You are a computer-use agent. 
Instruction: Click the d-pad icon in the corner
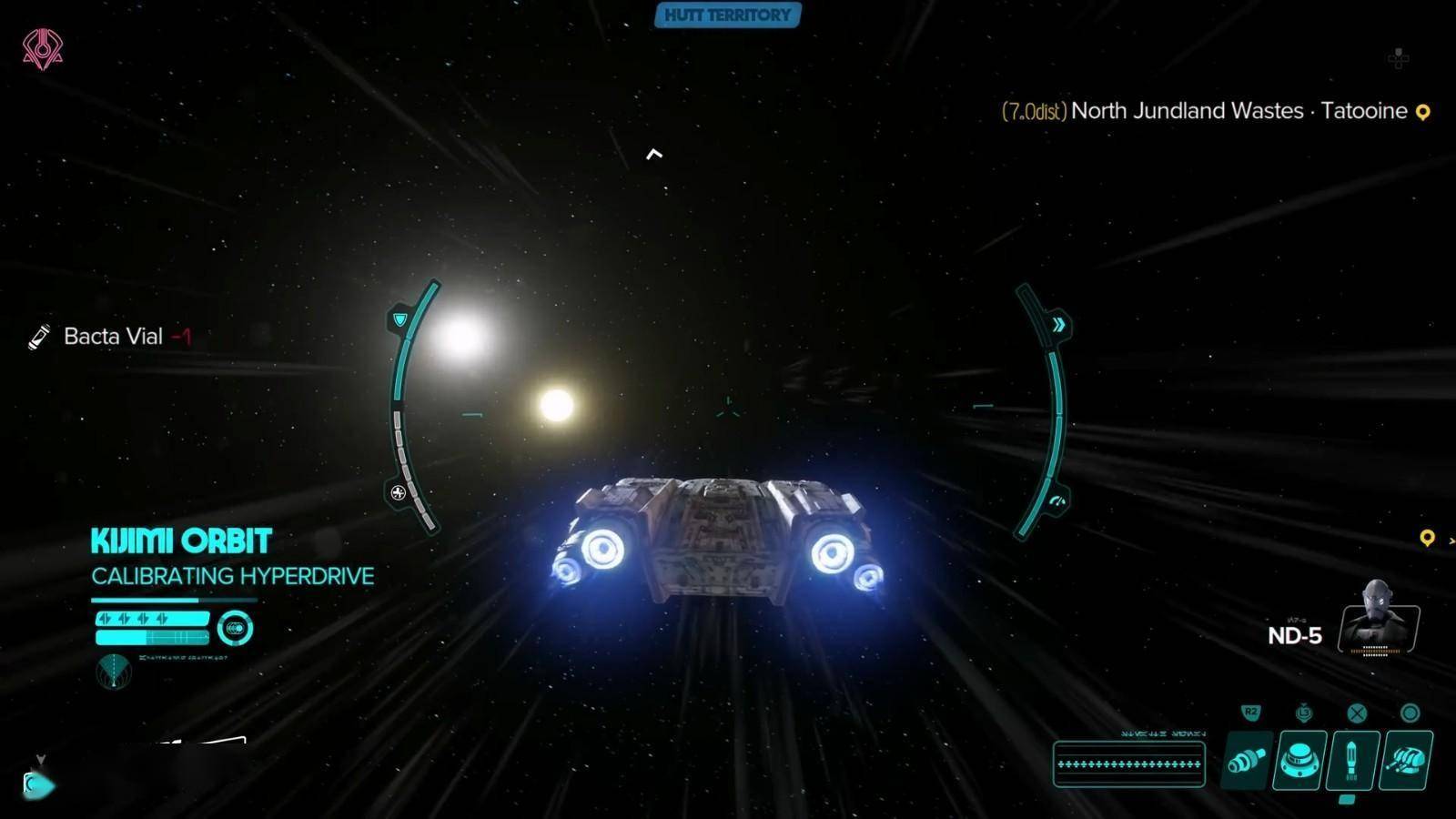pos(1399,58)
